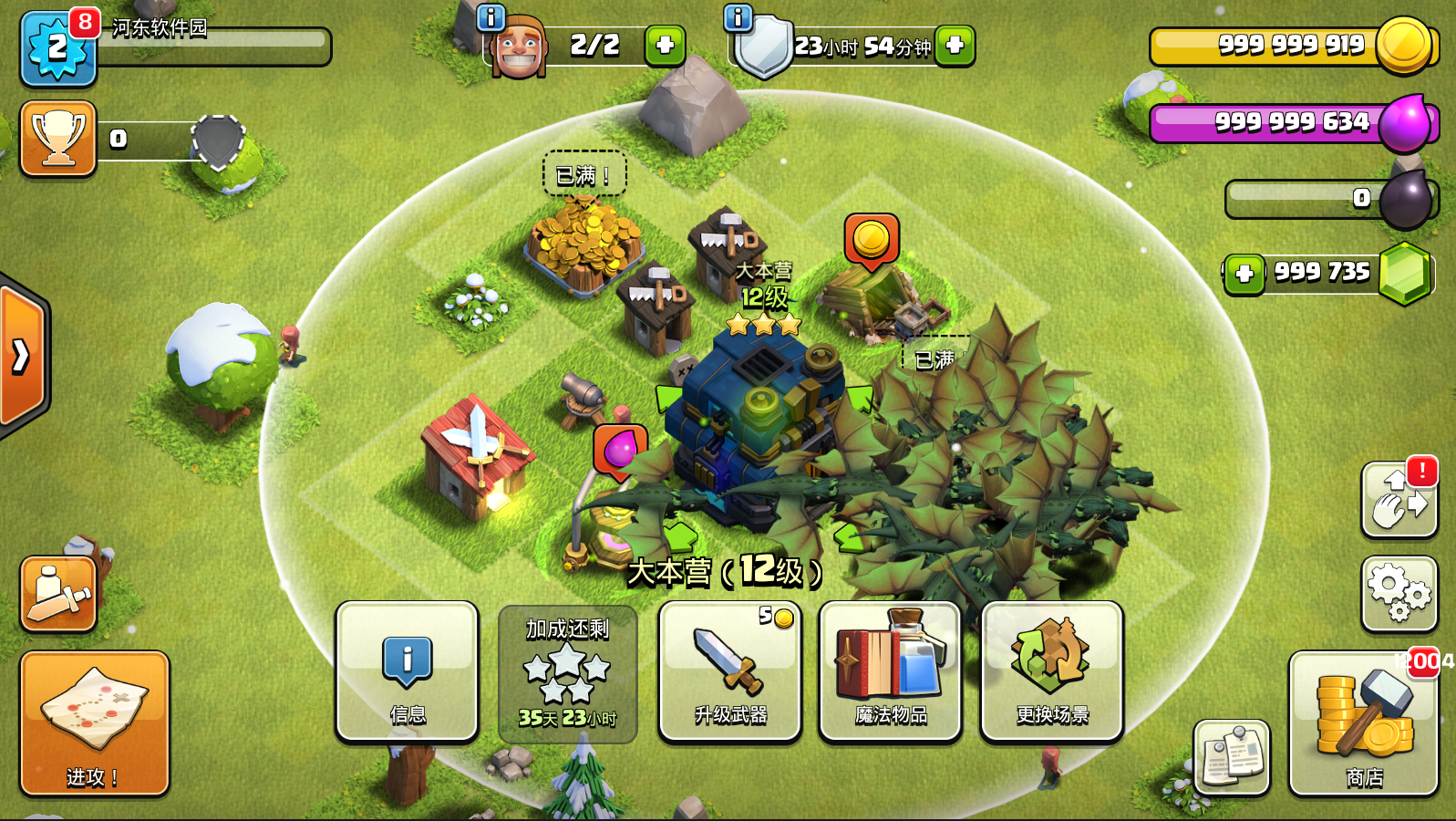Open the player level badge profile
This screenshot has width=1456, height=821.
point(57,47)
